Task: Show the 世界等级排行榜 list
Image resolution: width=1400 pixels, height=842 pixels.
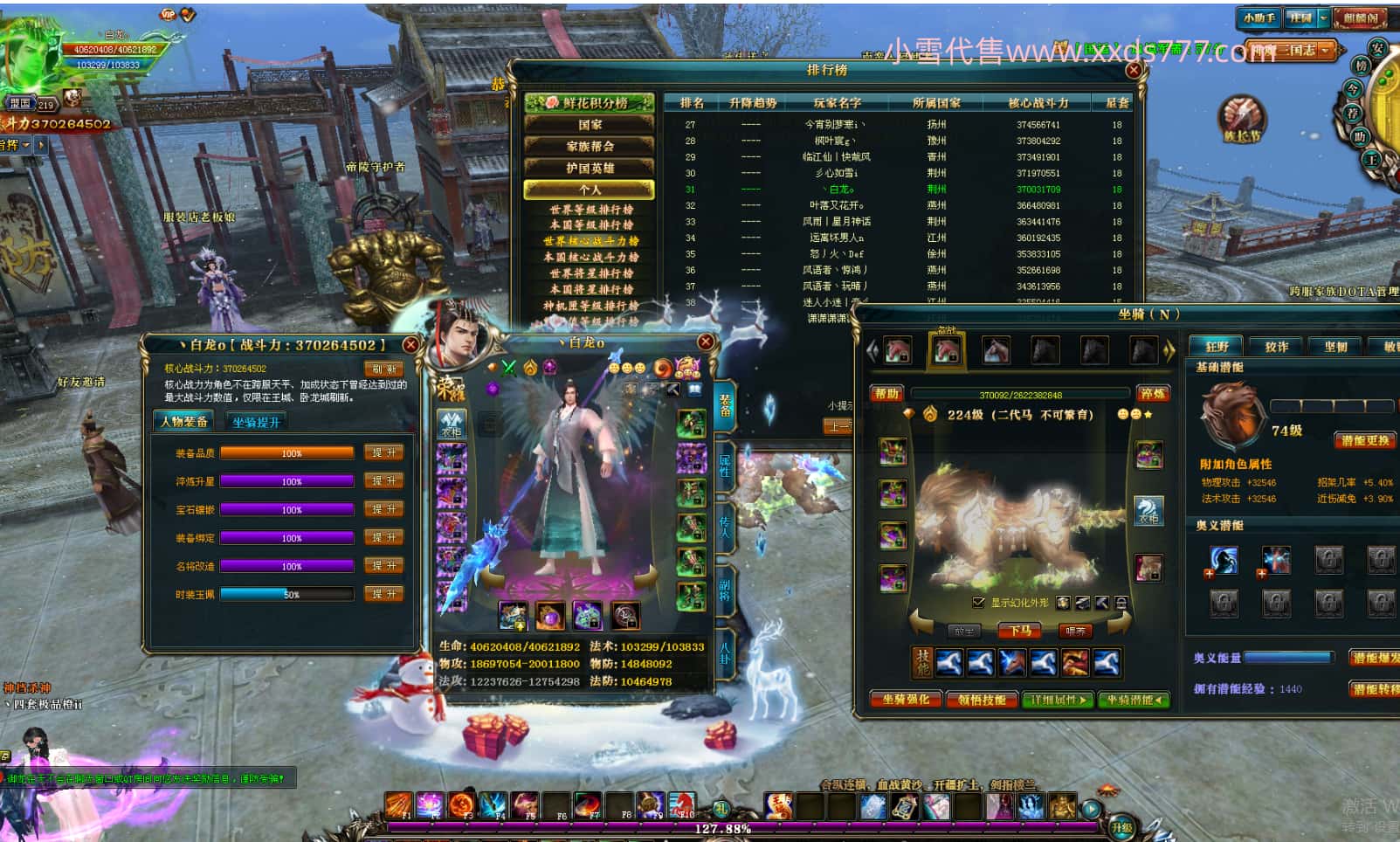Action: click(591, 210)
